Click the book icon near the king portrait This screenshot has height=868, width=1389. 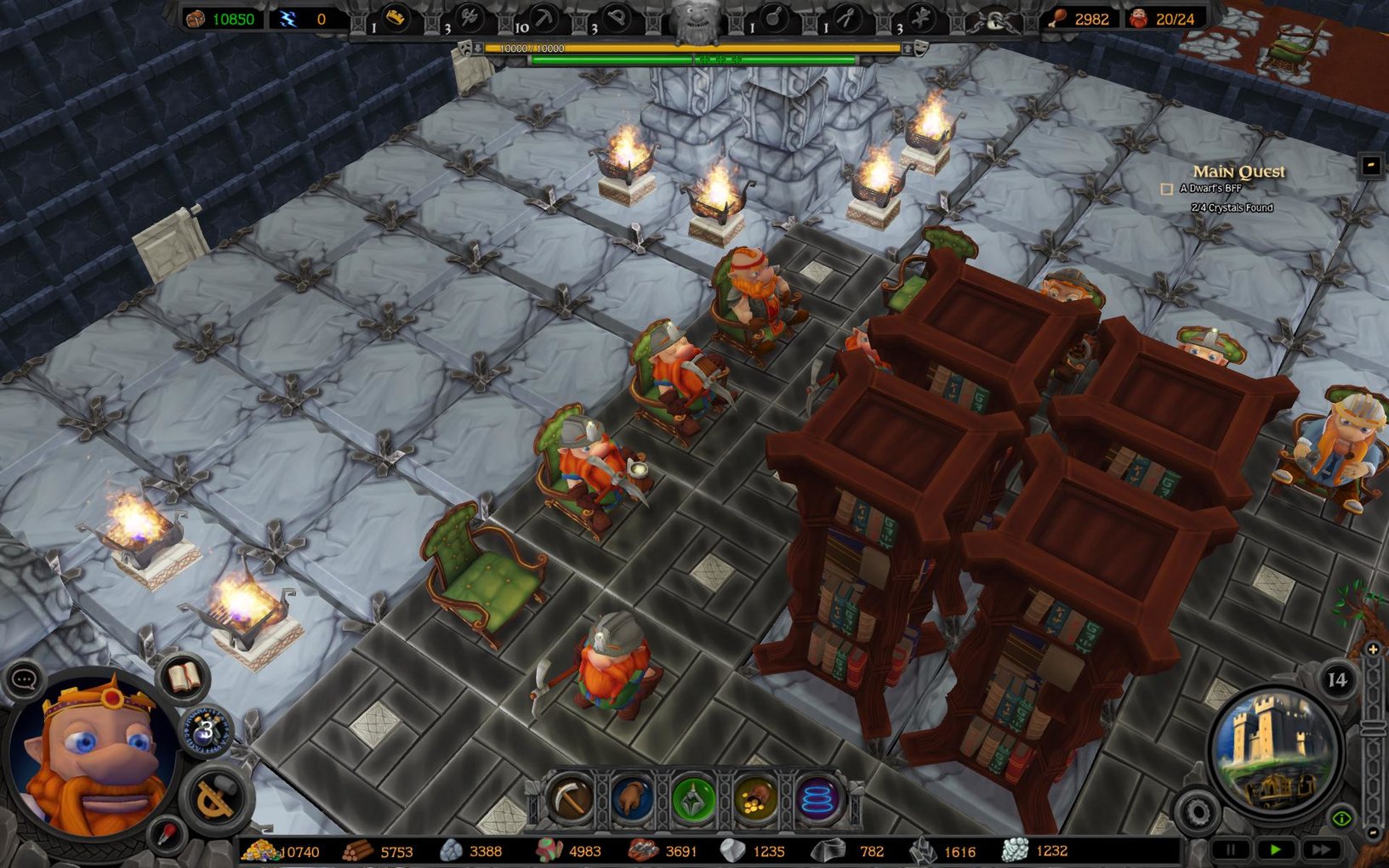click(183, 677)
